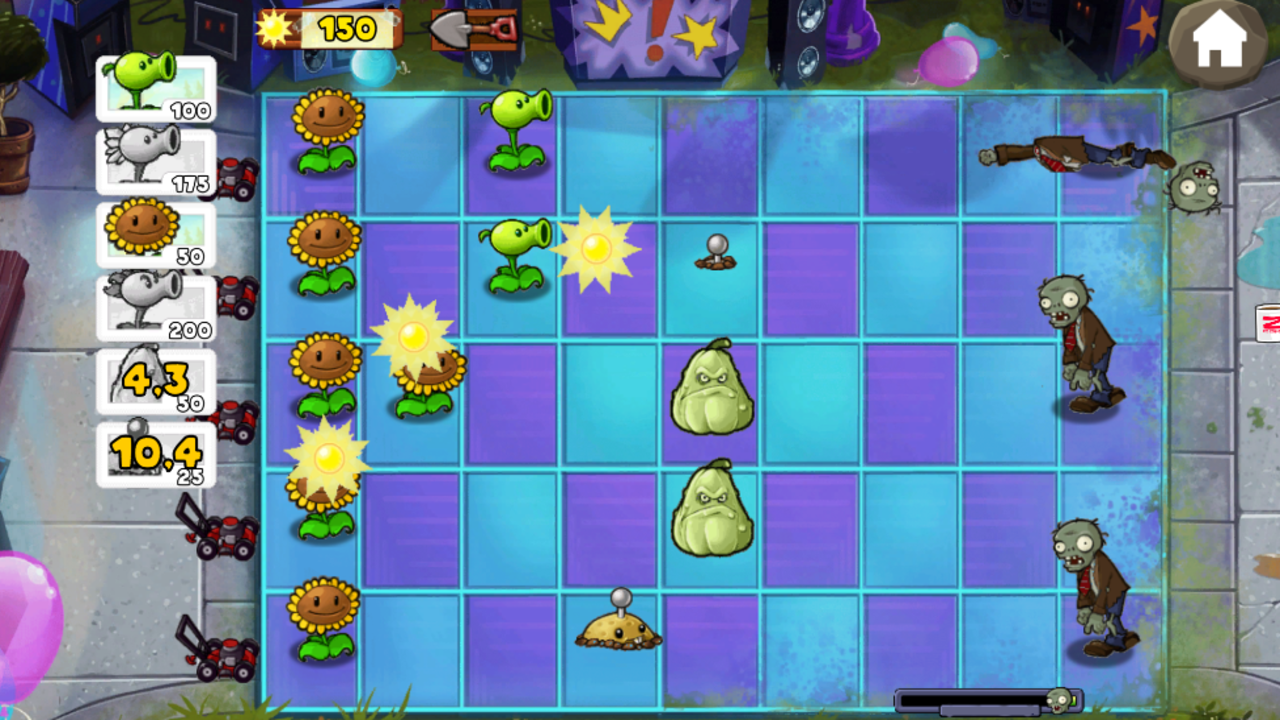The image size is (1280, 720).
Task: Select the Snow Pea seed packet
Action: click(155, 162)
